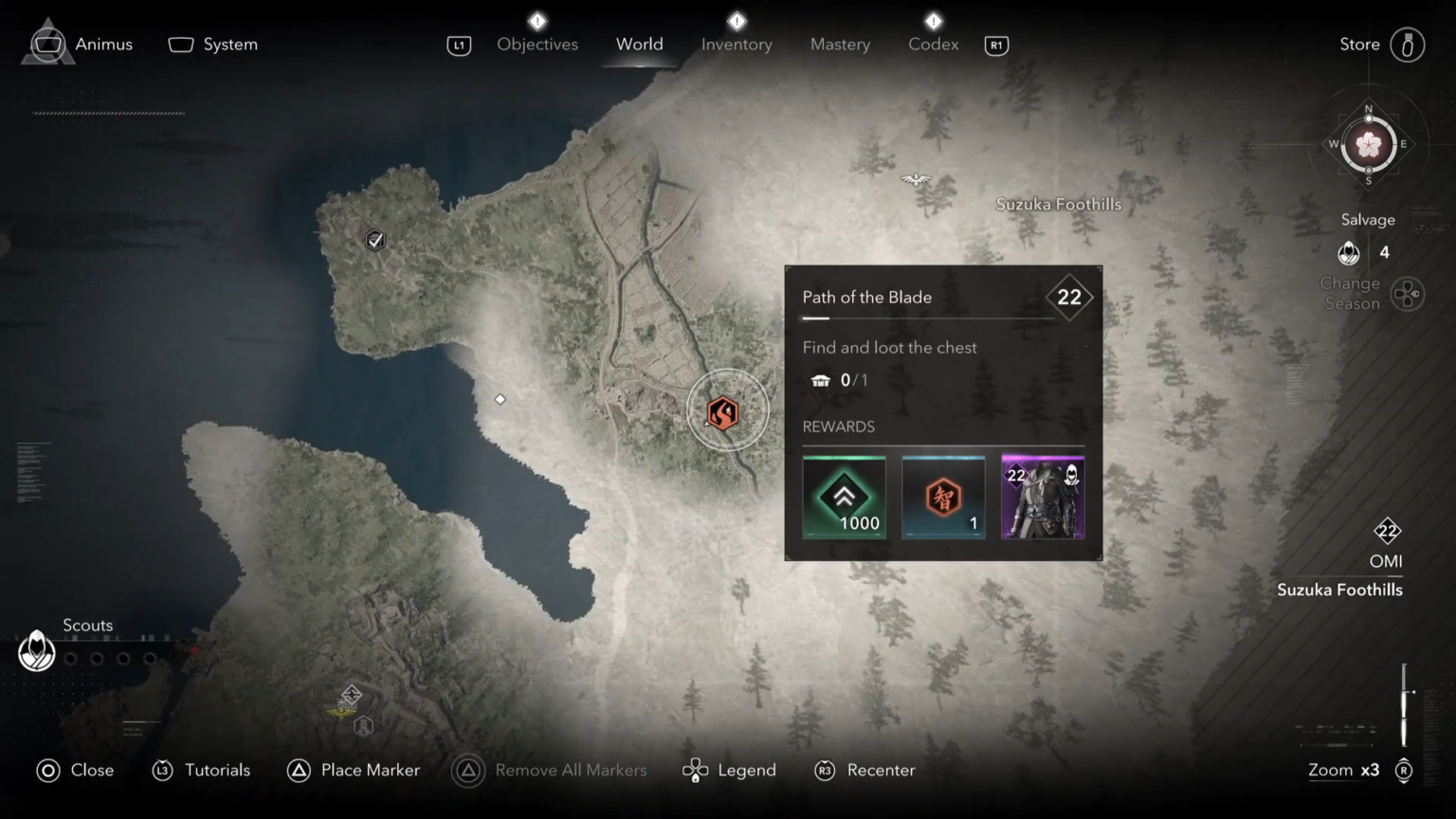The height and width of the screenshot is (819, 1456).
Task: Open the Codex screen
Action: pyautogui.click(x=933, y=44)
